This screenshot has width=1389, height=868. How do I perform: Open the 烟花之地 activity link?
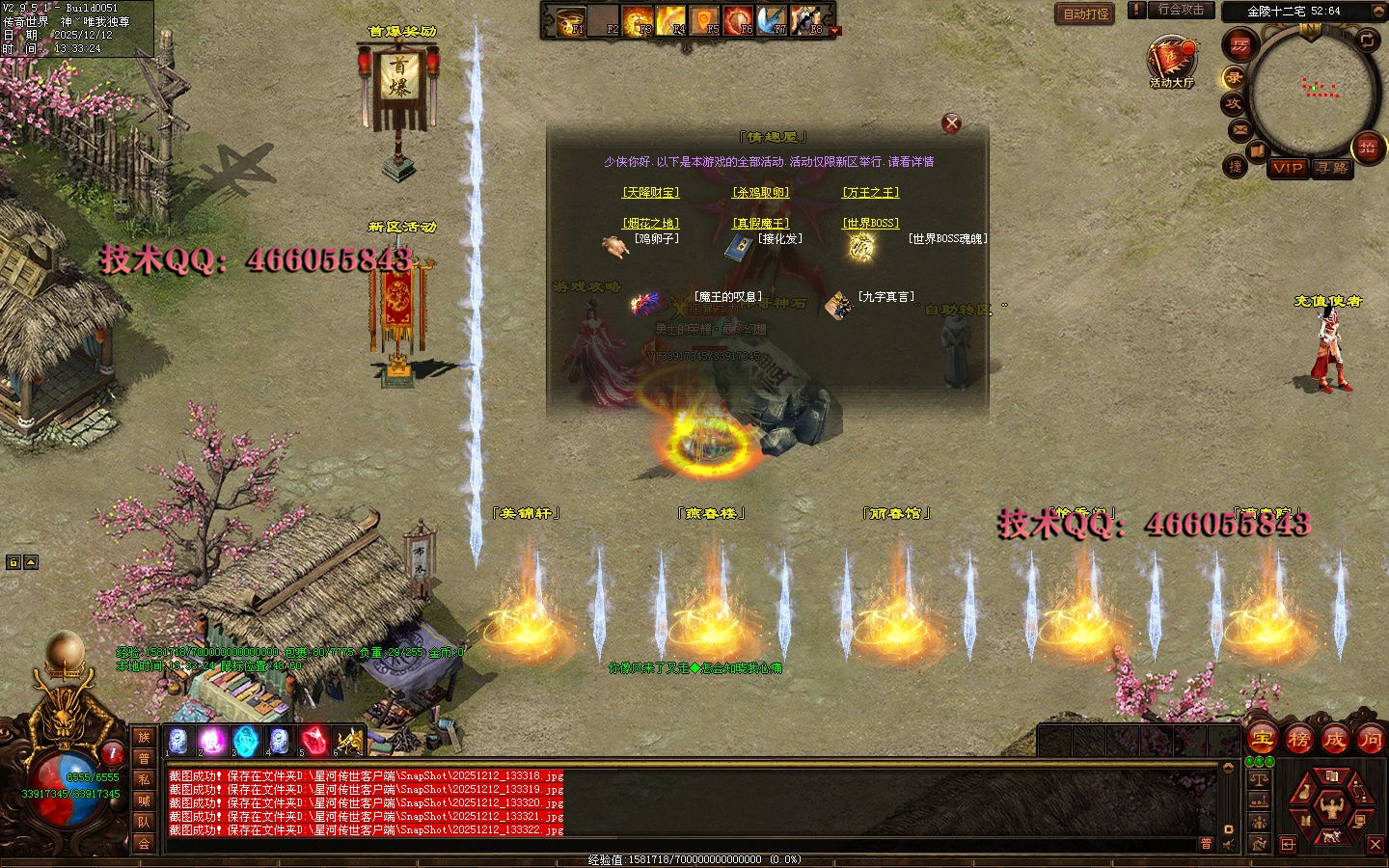point(651,224)
